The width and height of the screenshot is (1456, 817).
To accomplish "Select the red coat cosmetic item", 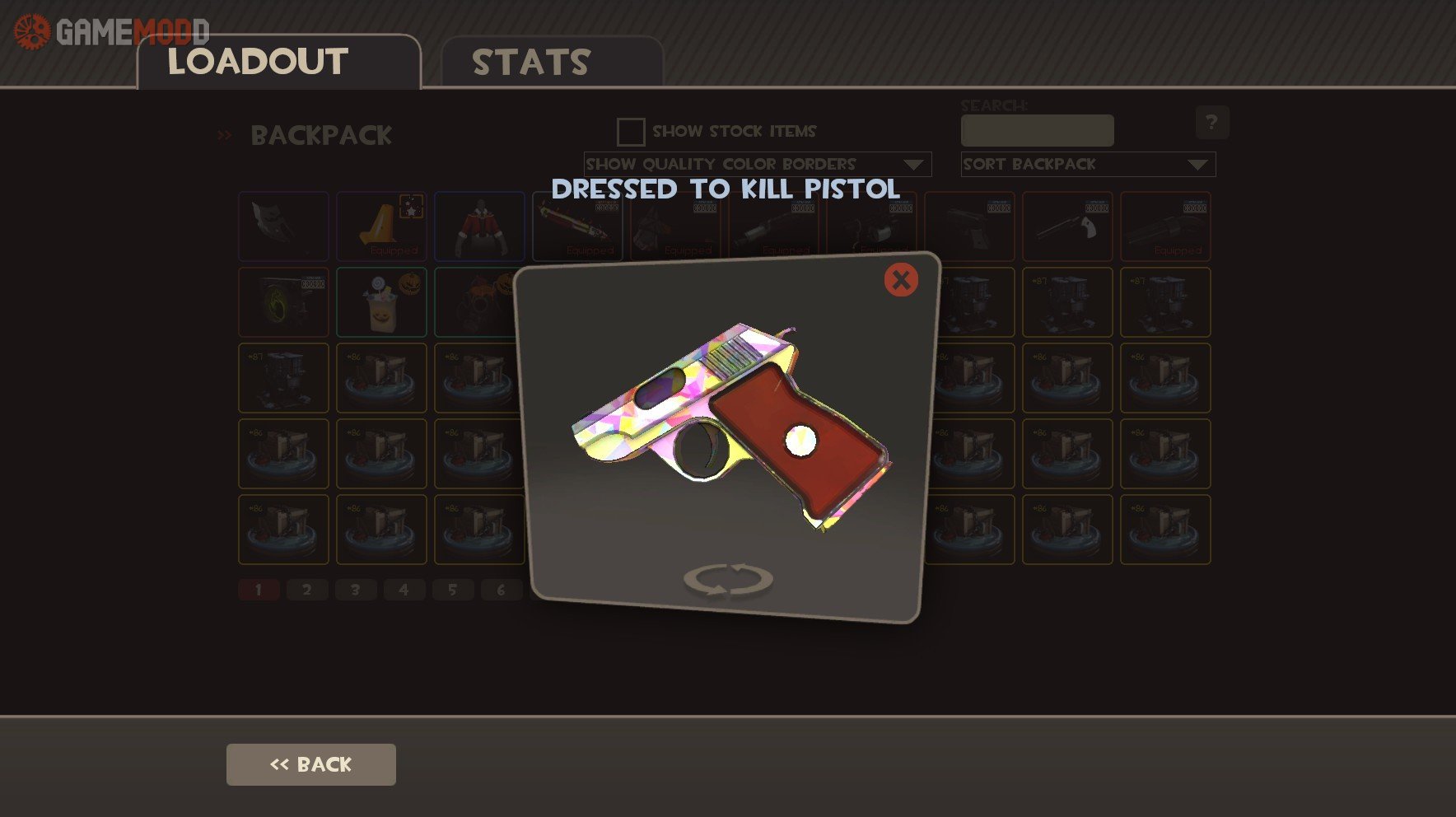I will pyautogui.click(x=479, y=226).
